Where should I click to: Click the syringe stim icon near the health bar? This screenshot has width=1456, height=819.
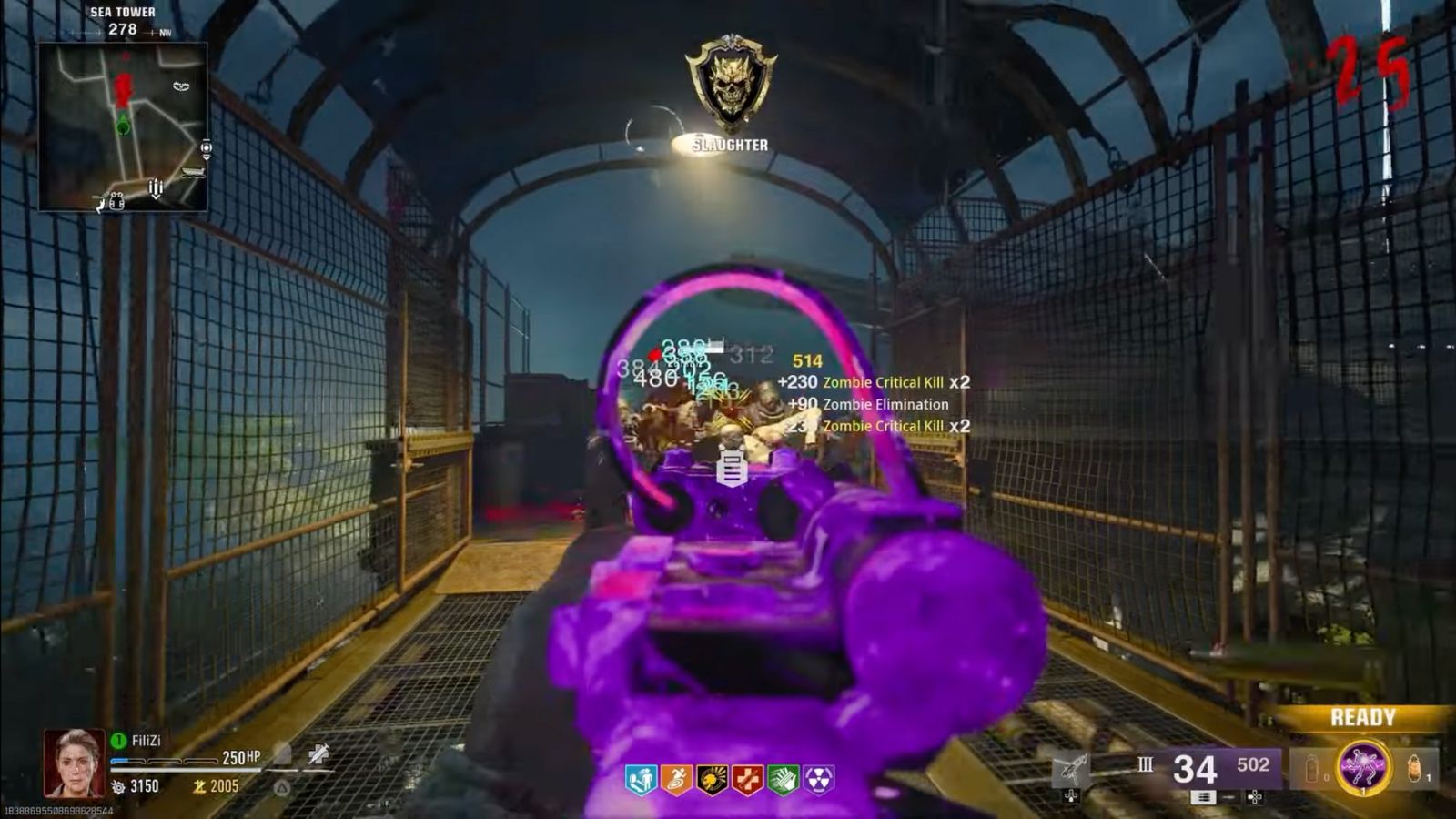pyautogui.click(x=320, y=754)
